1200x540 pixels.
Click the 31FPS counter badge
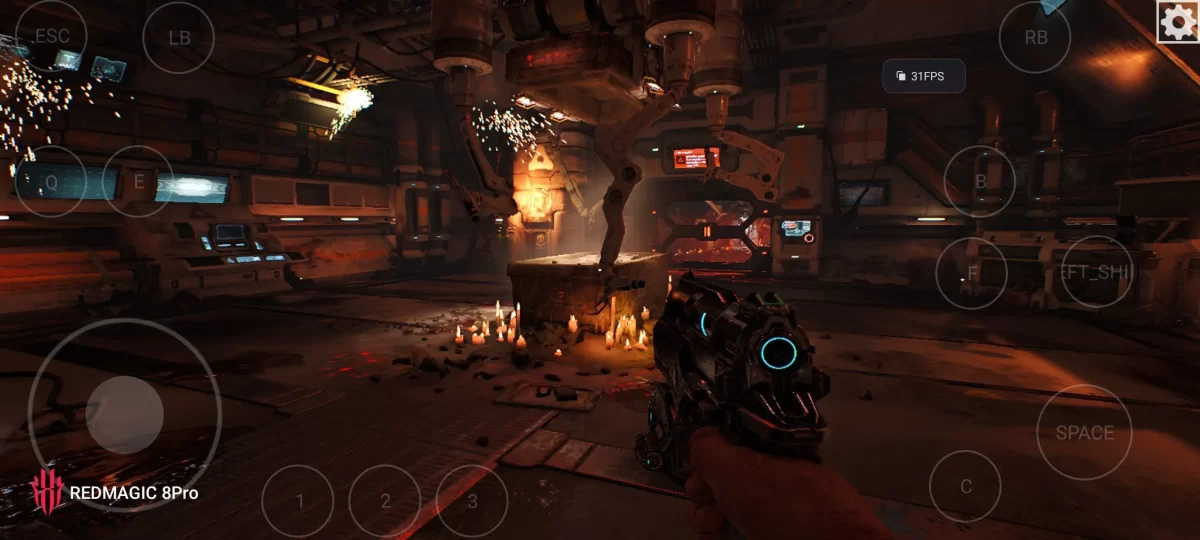[923, 76]
